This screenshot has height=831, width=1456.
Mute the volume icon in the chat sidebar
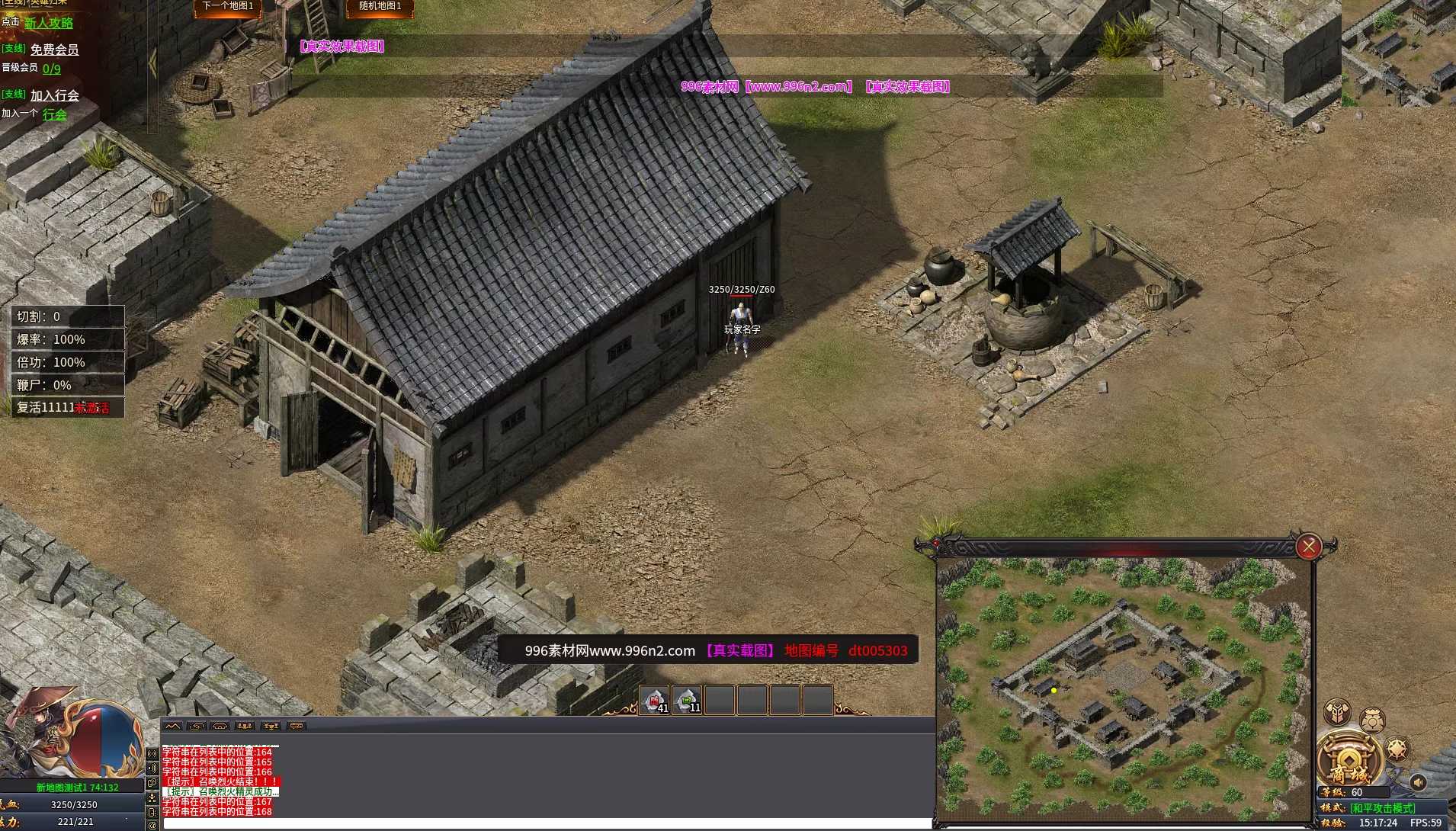coord(152,768)
